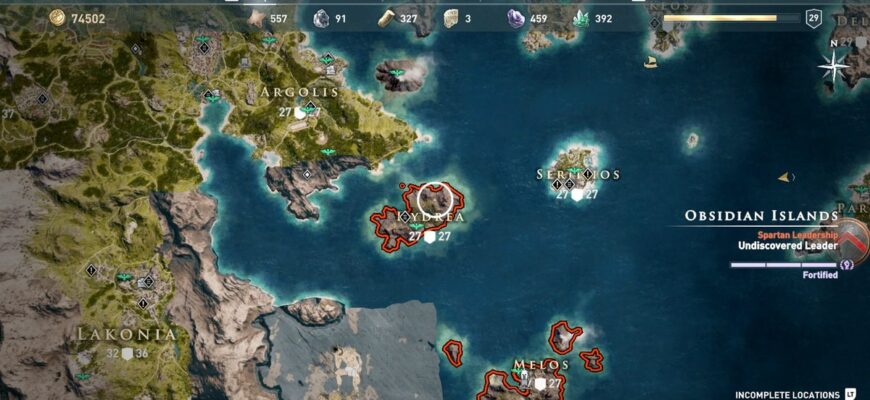
Task: Select the player position arrow marker
Action: click(x=784, y=177)
